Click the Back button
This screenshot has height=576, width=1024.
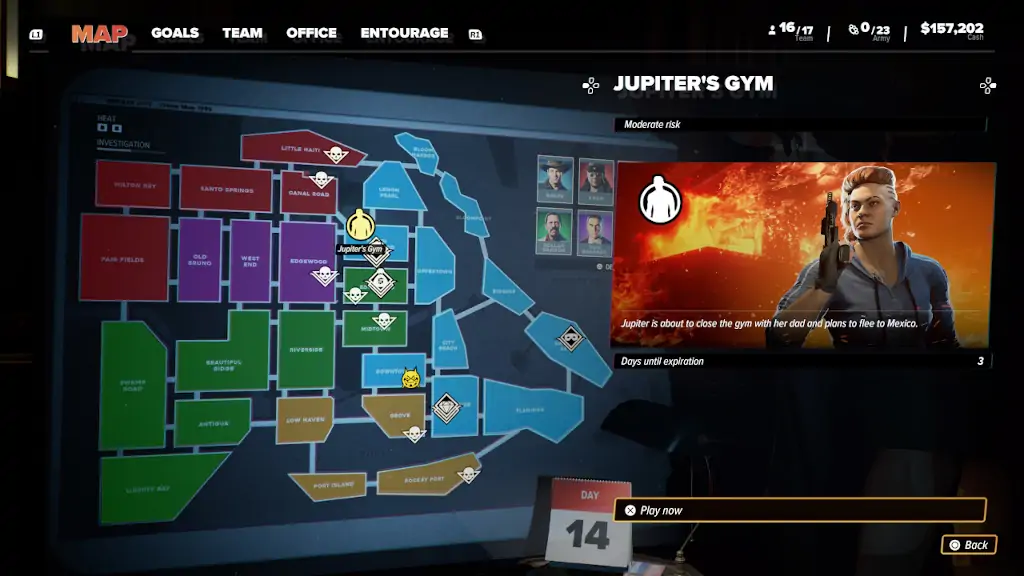pos(969,545)
